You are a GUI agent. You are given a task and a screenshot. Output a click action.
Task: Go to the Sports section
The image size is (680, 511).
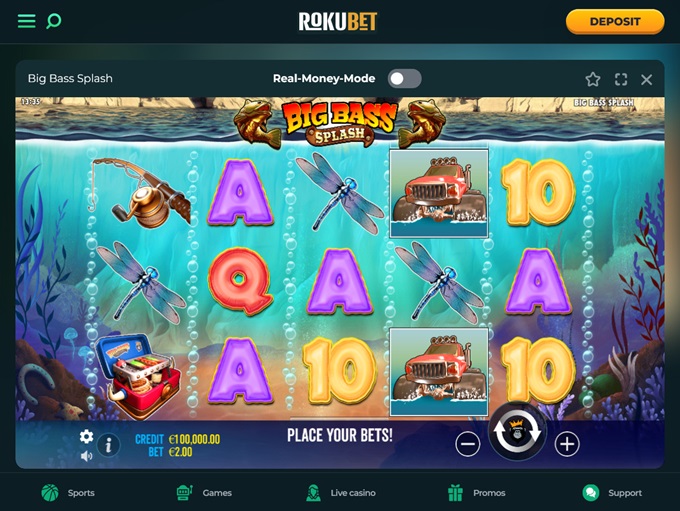tap(68, 492)
